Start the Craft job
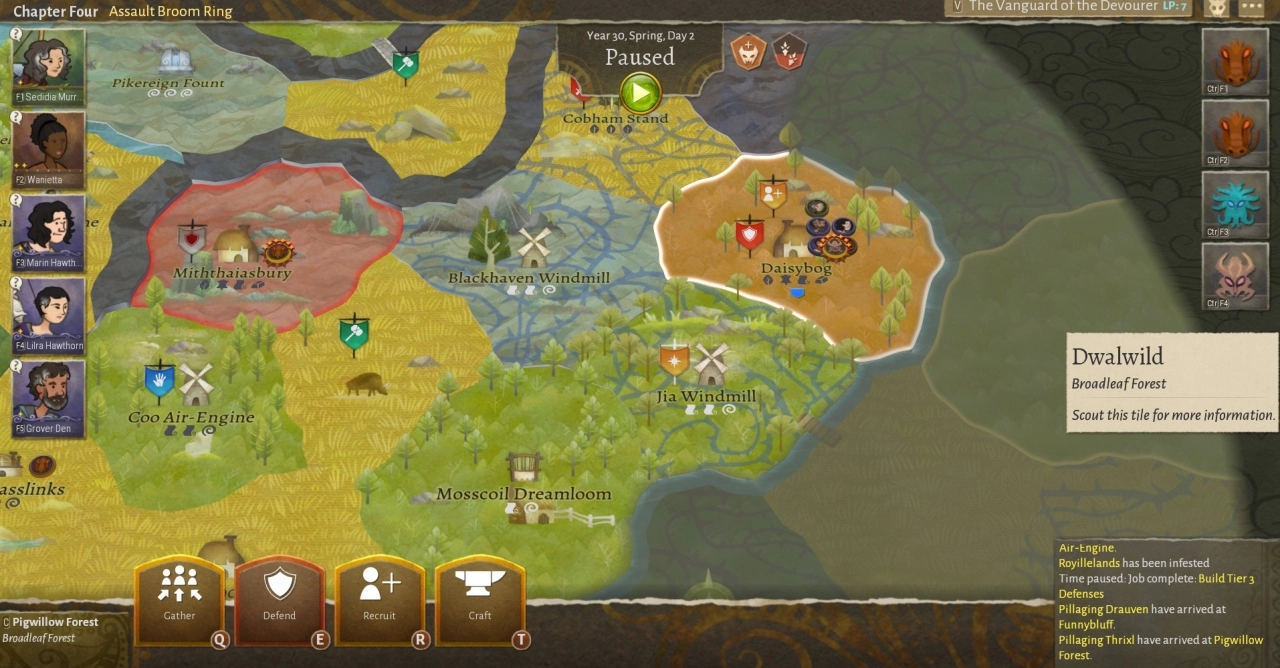Viewport: 1280px width, 668px height. pos(480,597)
